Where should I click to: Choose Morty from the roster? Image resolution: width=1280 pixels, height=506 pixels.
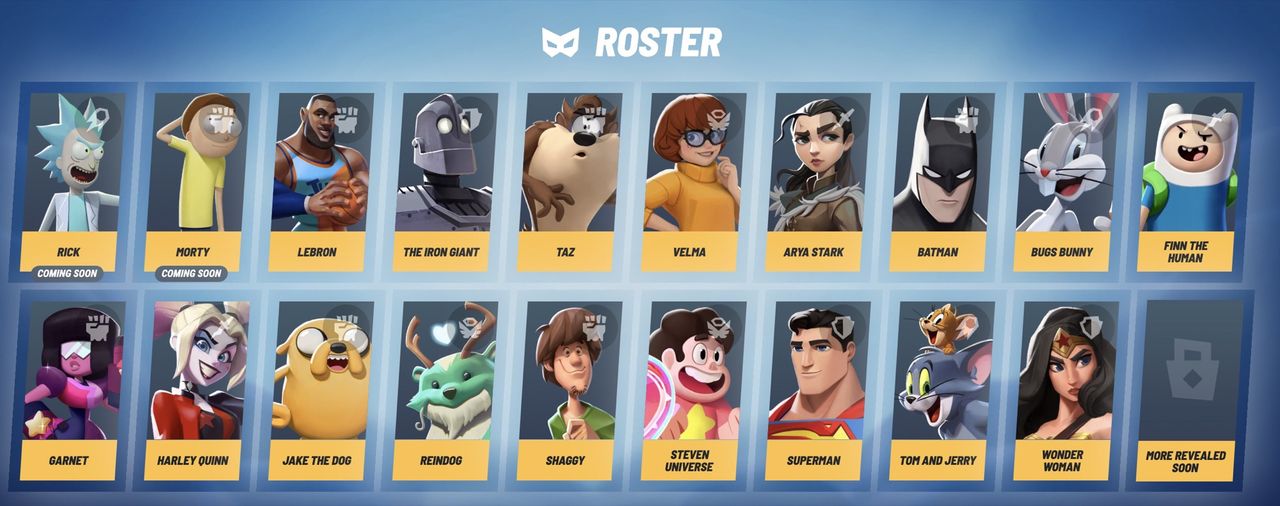point(193,180)
